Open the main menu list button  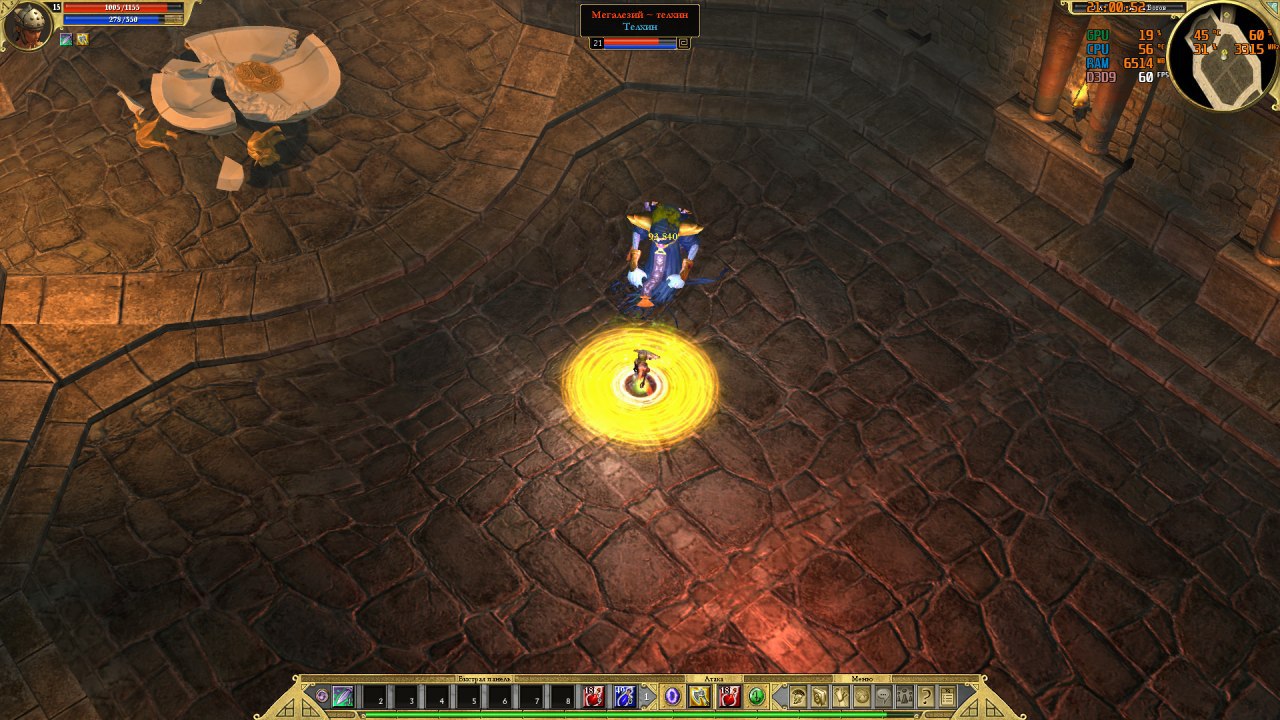[947, 696]
